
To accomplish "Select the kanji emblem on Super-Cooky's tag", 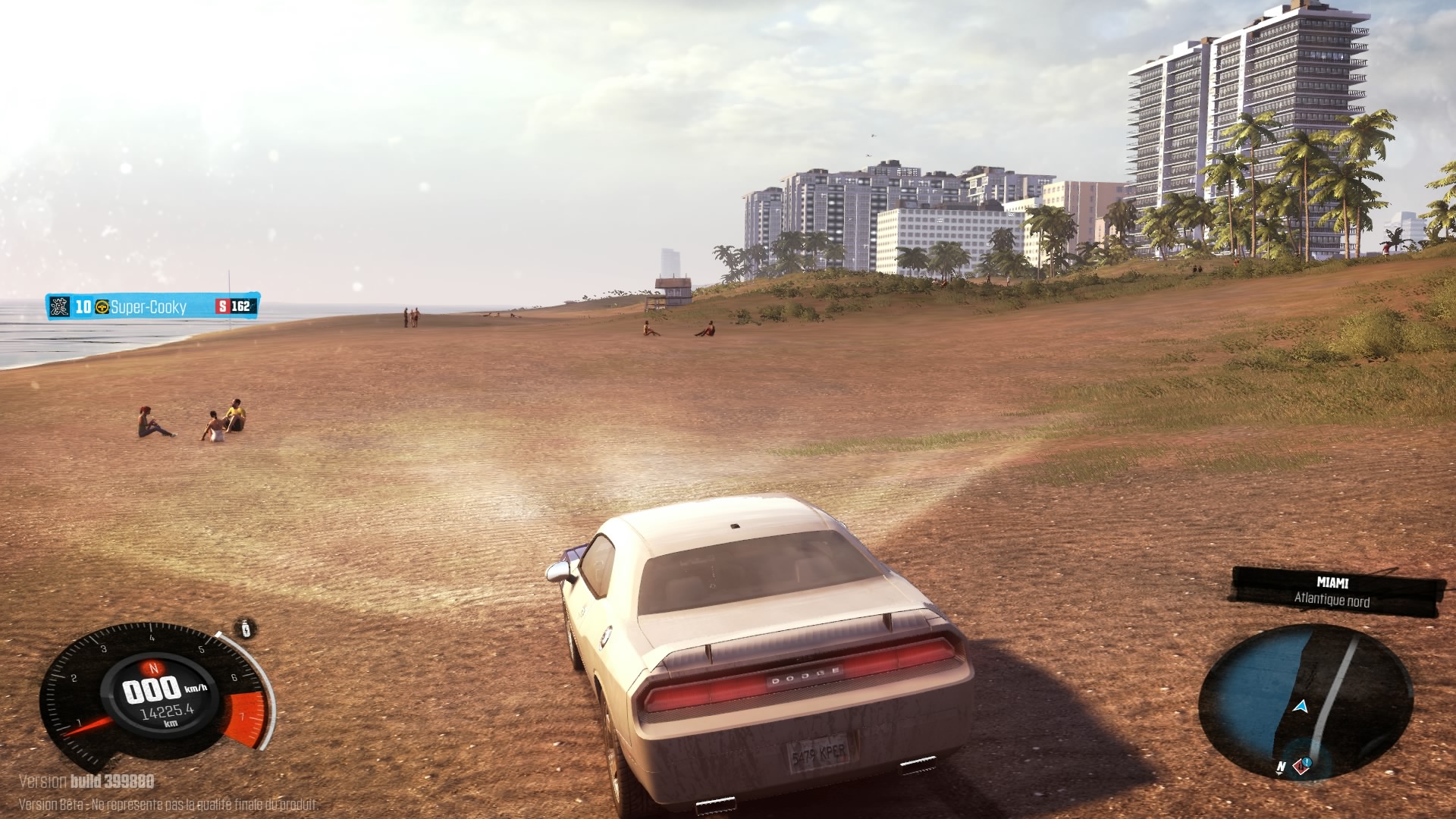I will 59,306.
